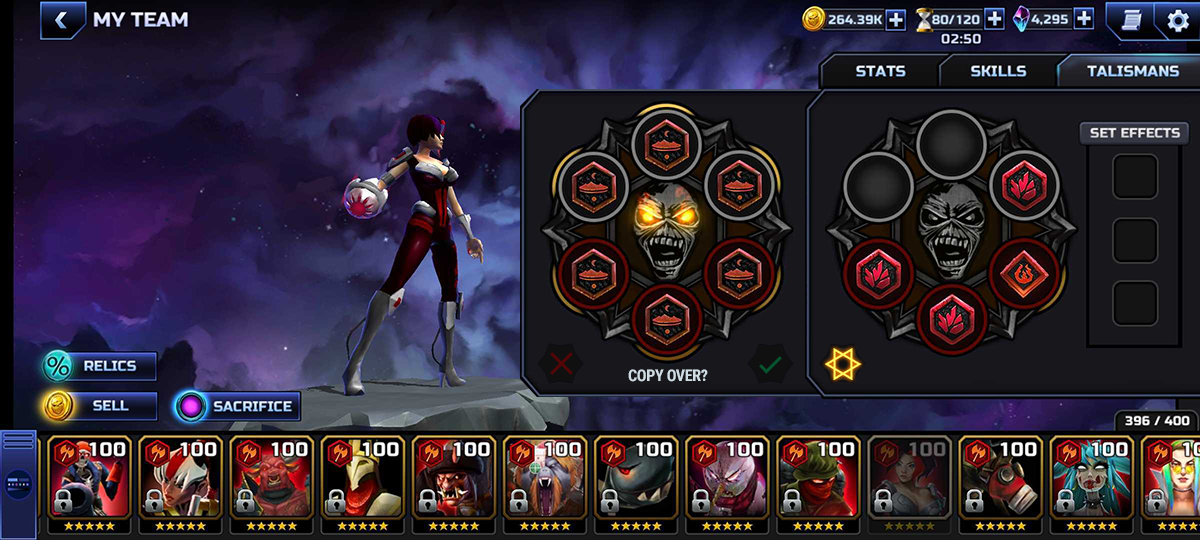
Task: Switch to the Stats tab
Action: pyautogui.click(x=880, y=71)
